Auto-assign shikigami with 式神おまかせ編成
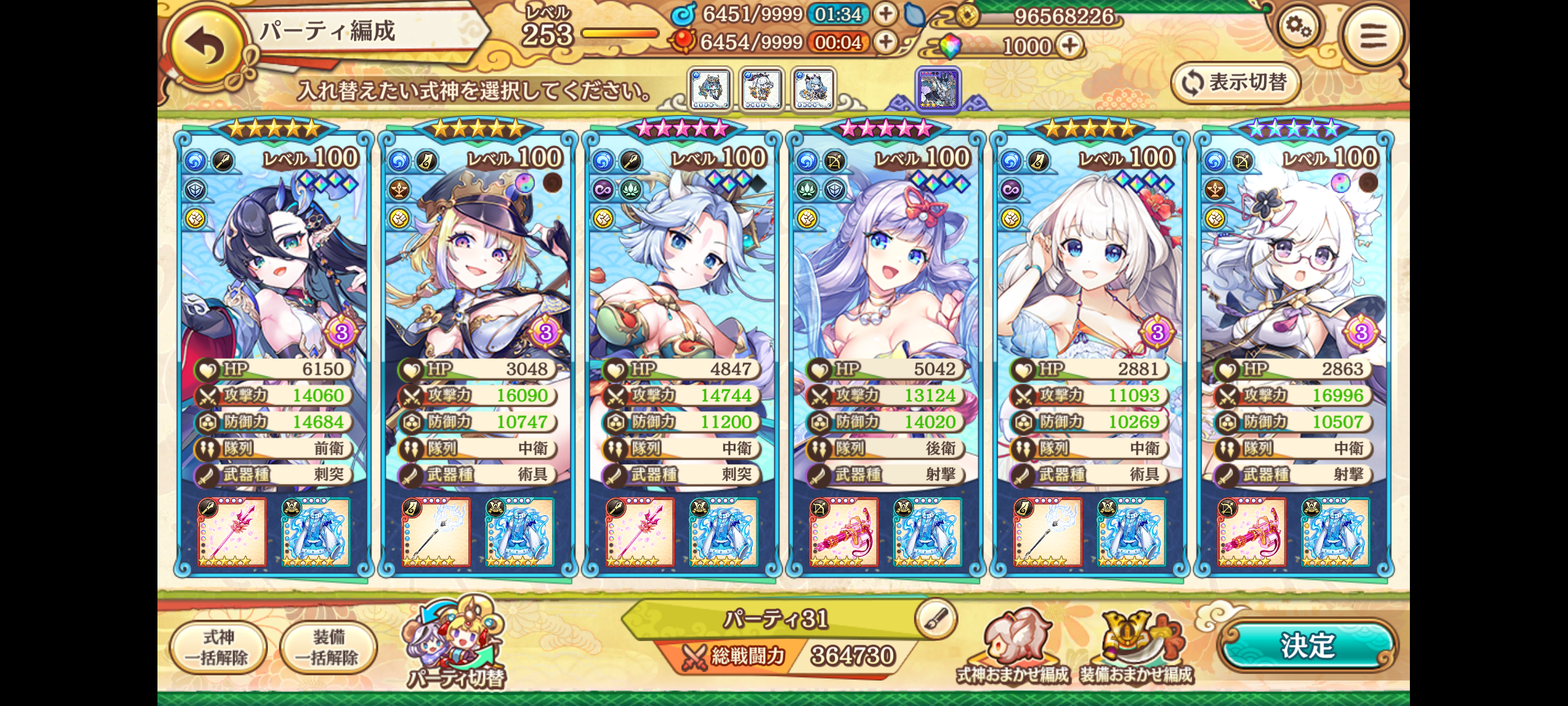This screenshot has width=1568, height=706. pos(1013,648)
